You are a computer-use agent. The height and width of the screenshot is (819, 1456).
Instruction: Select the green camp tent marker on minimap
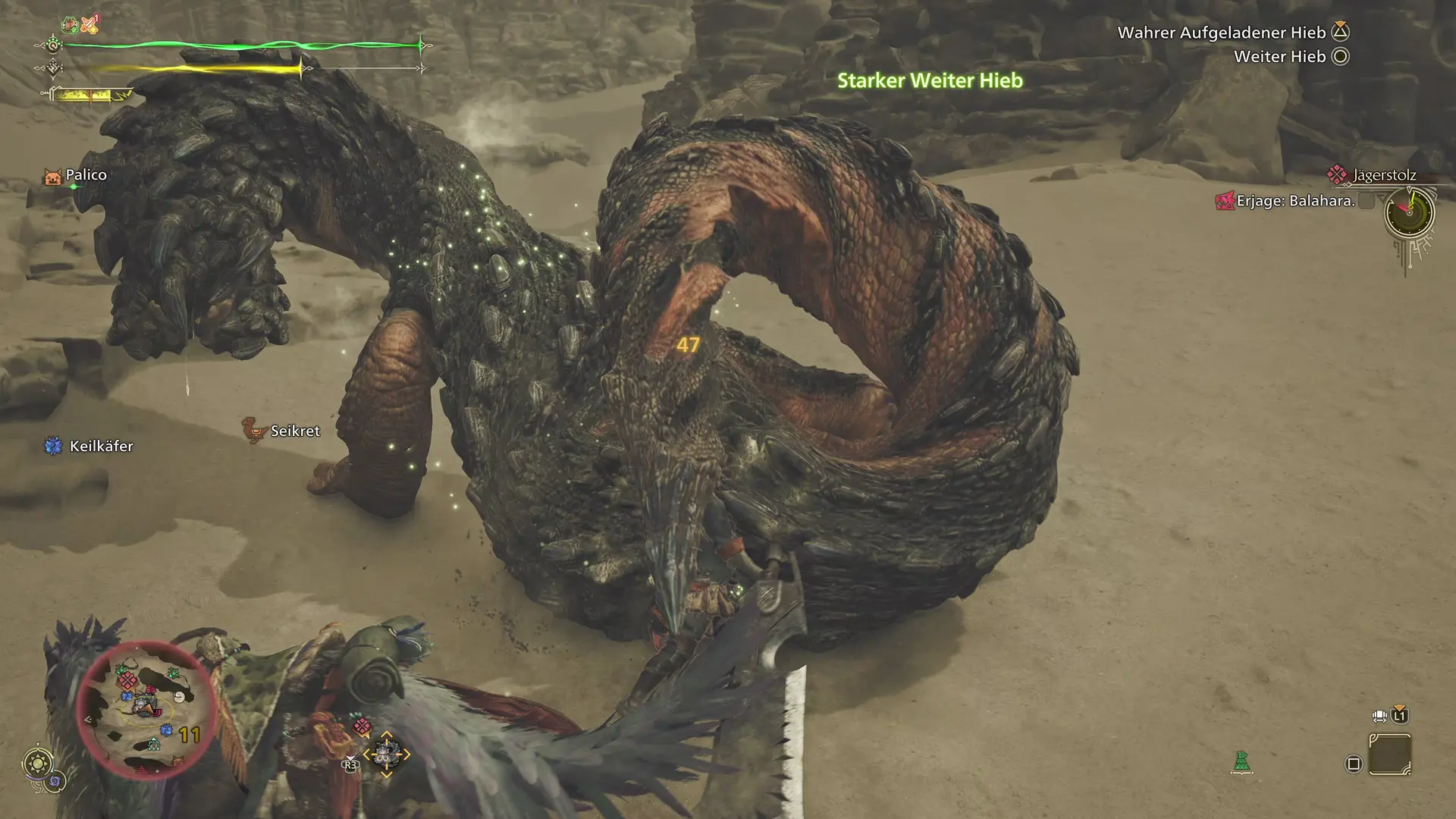tap(154, 744)
